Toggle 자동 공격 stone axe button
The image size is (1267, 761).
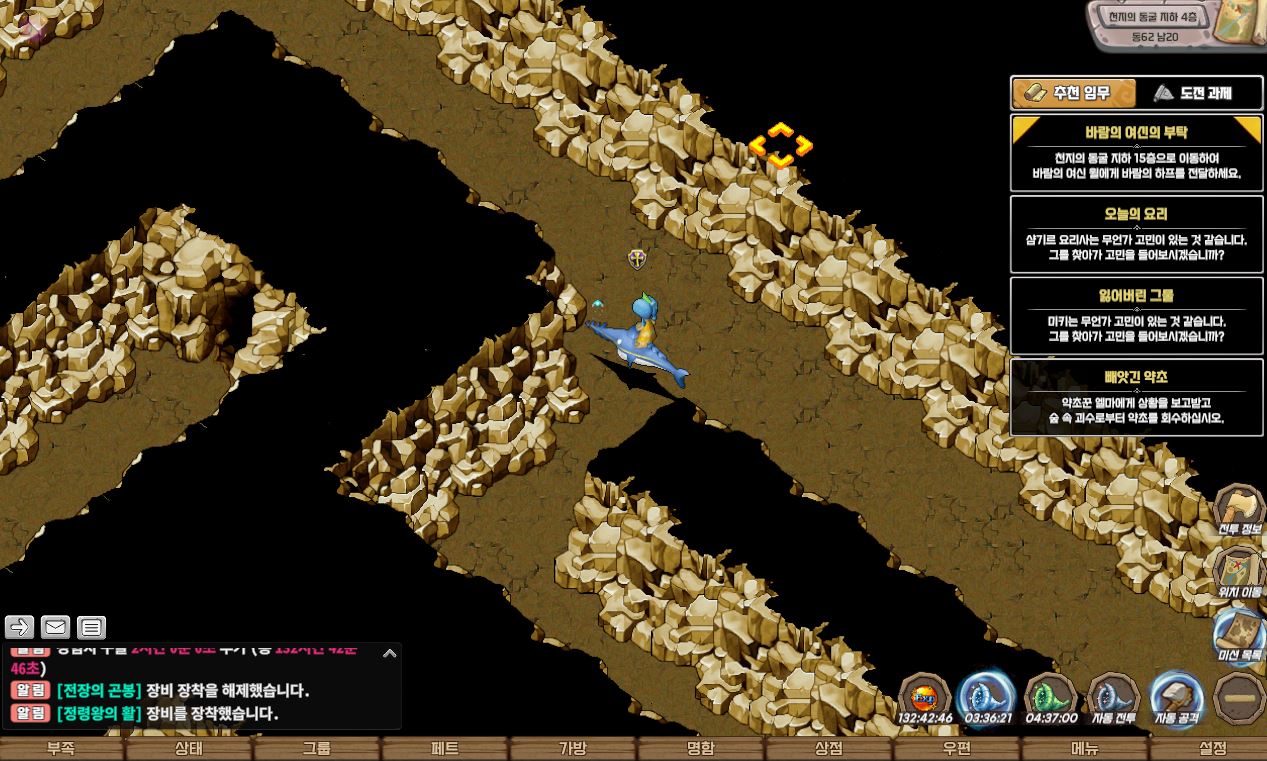click(1176, 696)
